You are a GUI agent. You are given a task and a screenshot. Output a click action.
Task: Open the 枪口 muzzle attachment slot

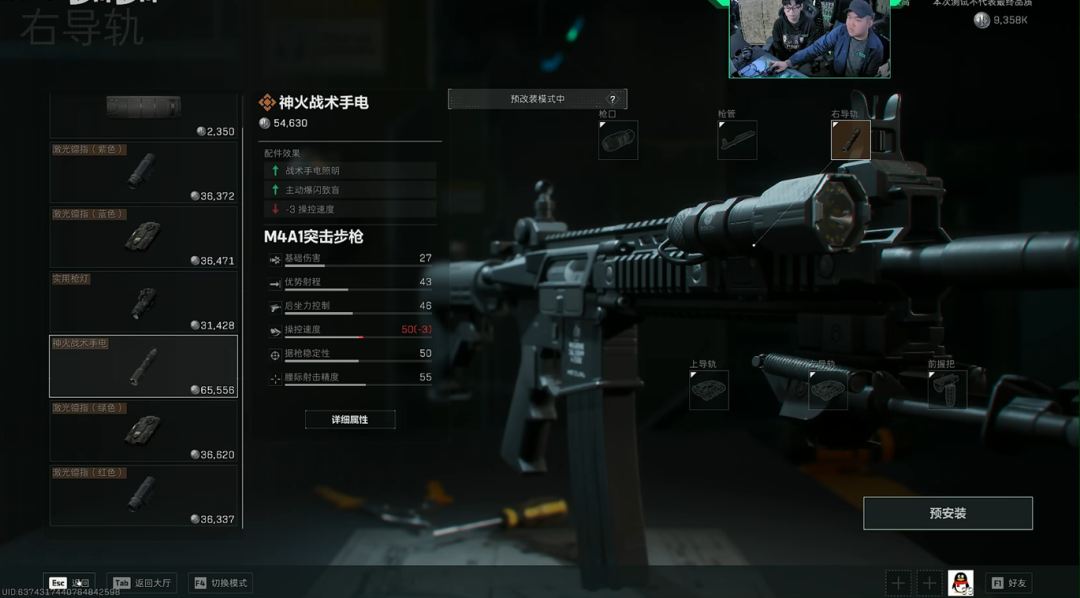click(618, 141)
